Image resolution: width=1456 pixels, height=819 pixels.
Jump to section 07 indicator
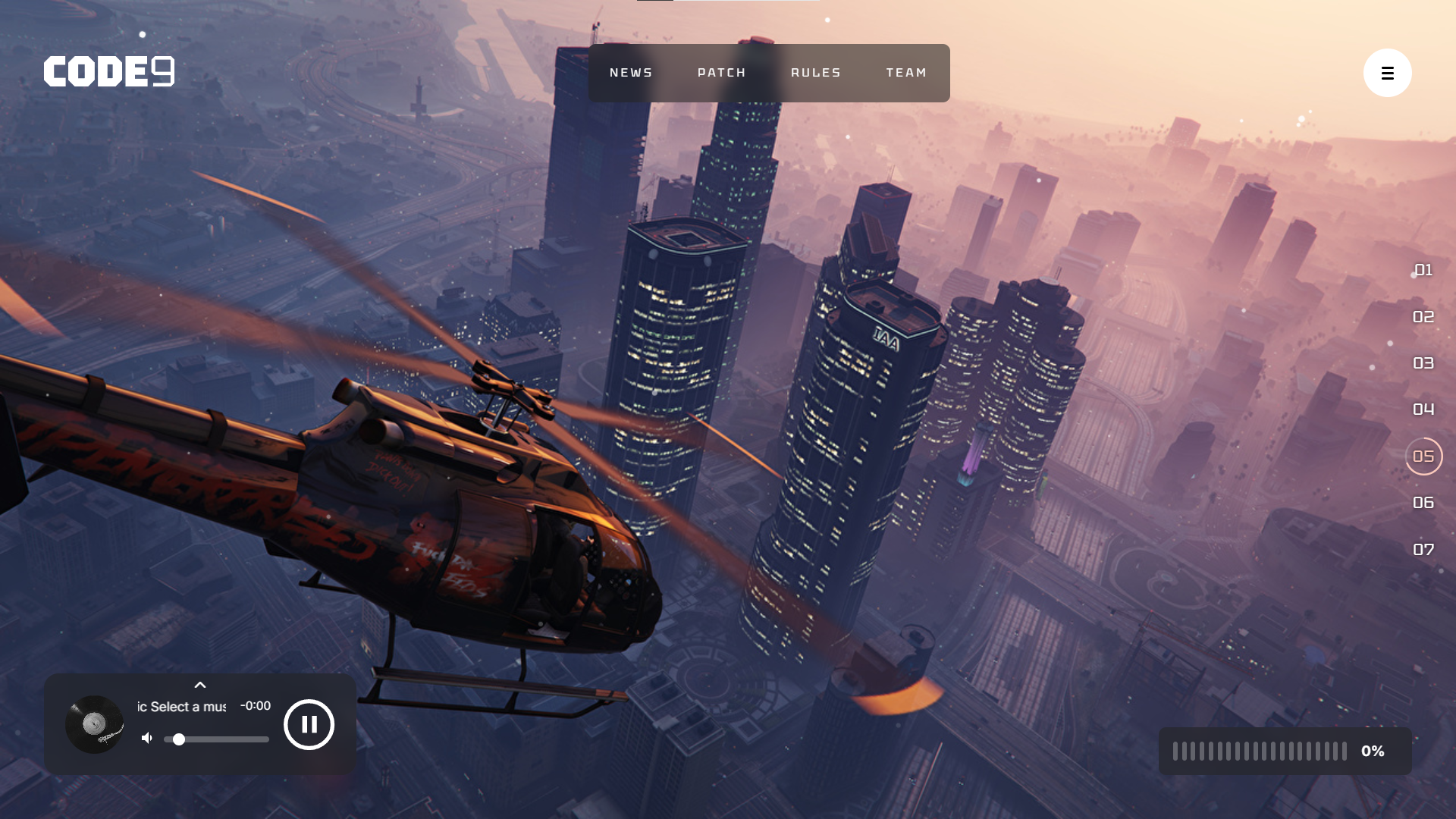click(x=1423, y=548)
